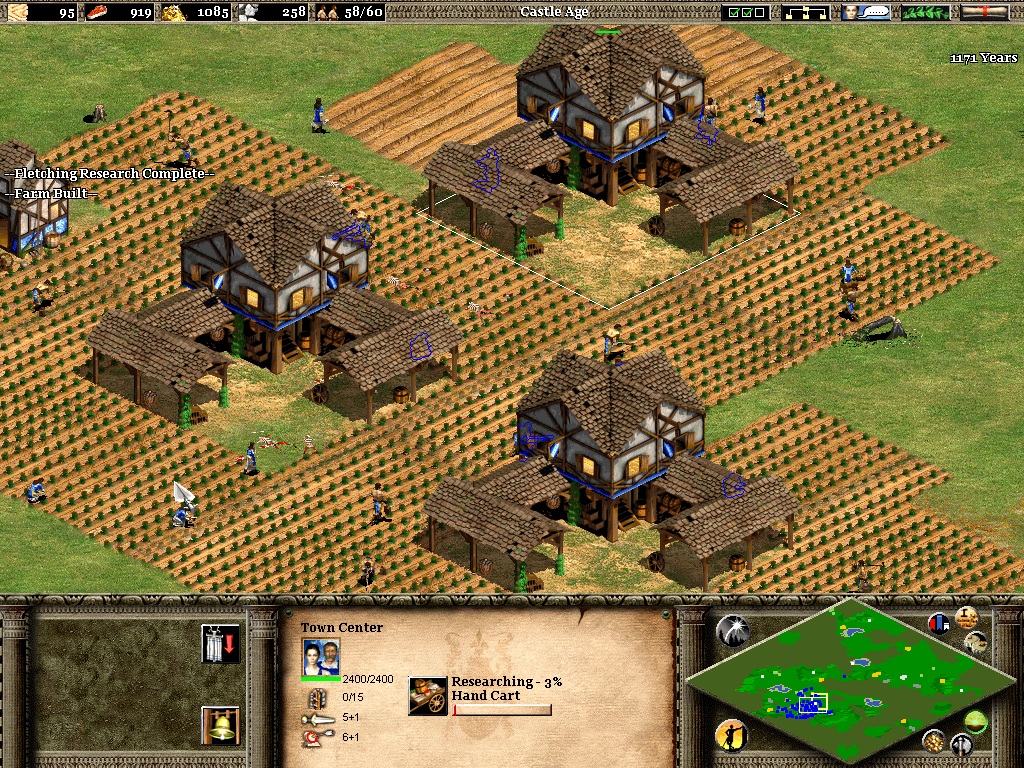
Task: Open the chat dialog button
Action: [865, 12]
